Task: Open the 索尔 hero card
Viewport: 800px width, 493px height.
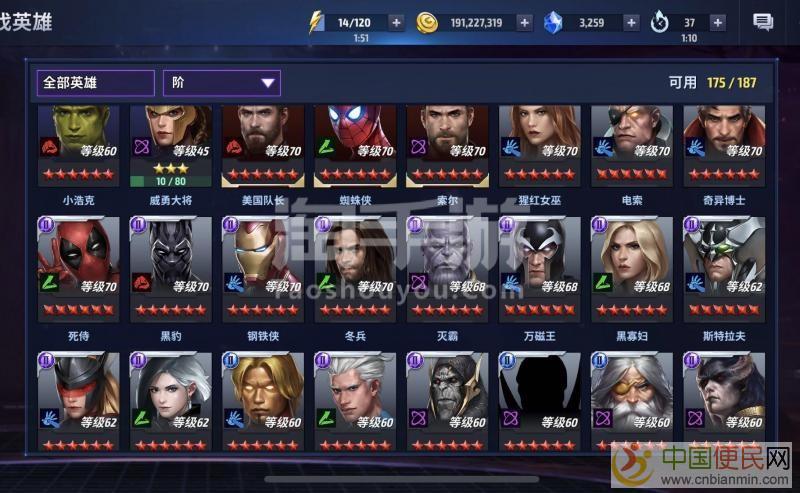Action: [446, 146]
